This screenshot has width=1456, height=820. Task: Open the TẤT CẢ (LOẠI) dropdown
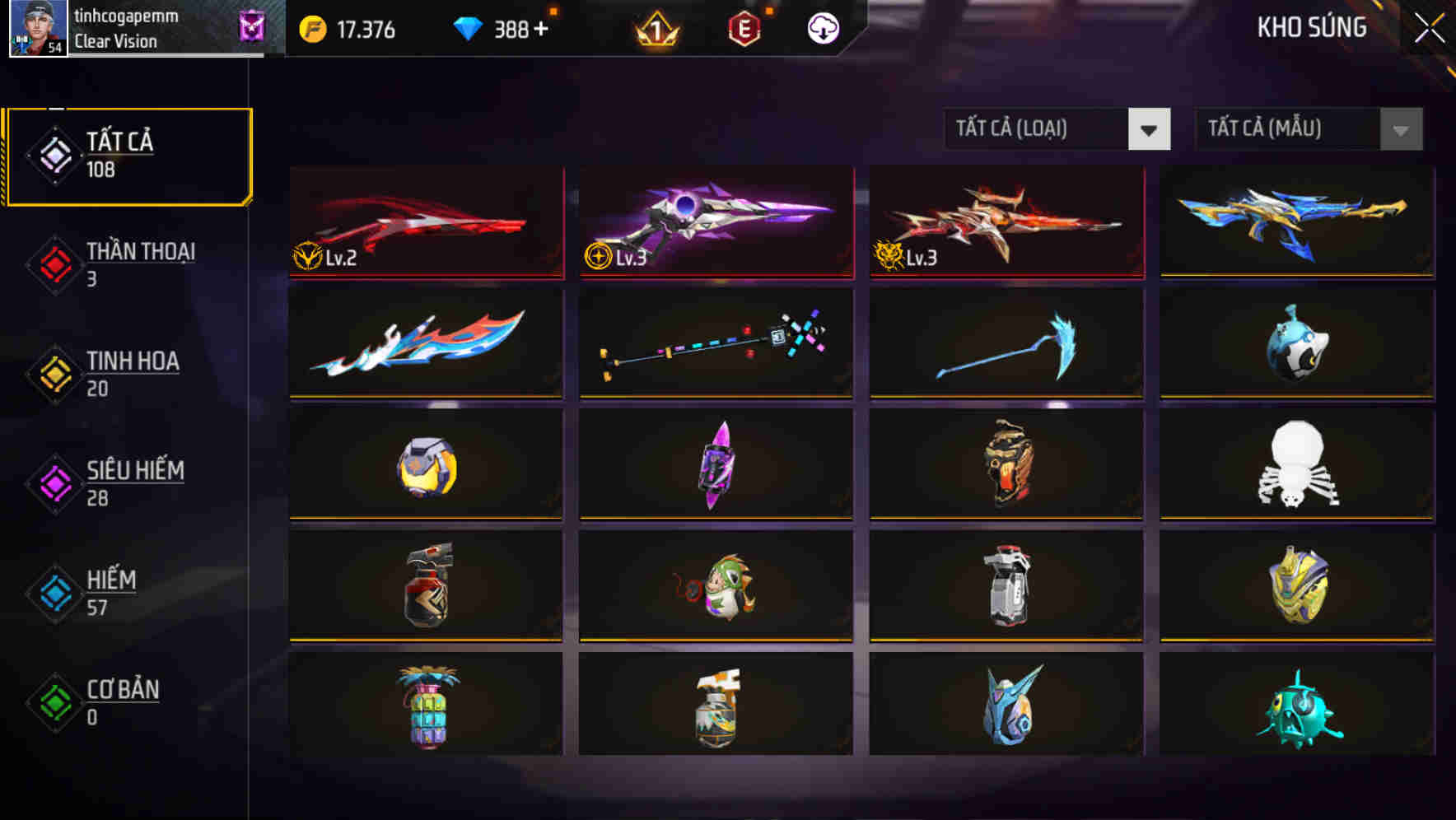(x=1038, y=129)
